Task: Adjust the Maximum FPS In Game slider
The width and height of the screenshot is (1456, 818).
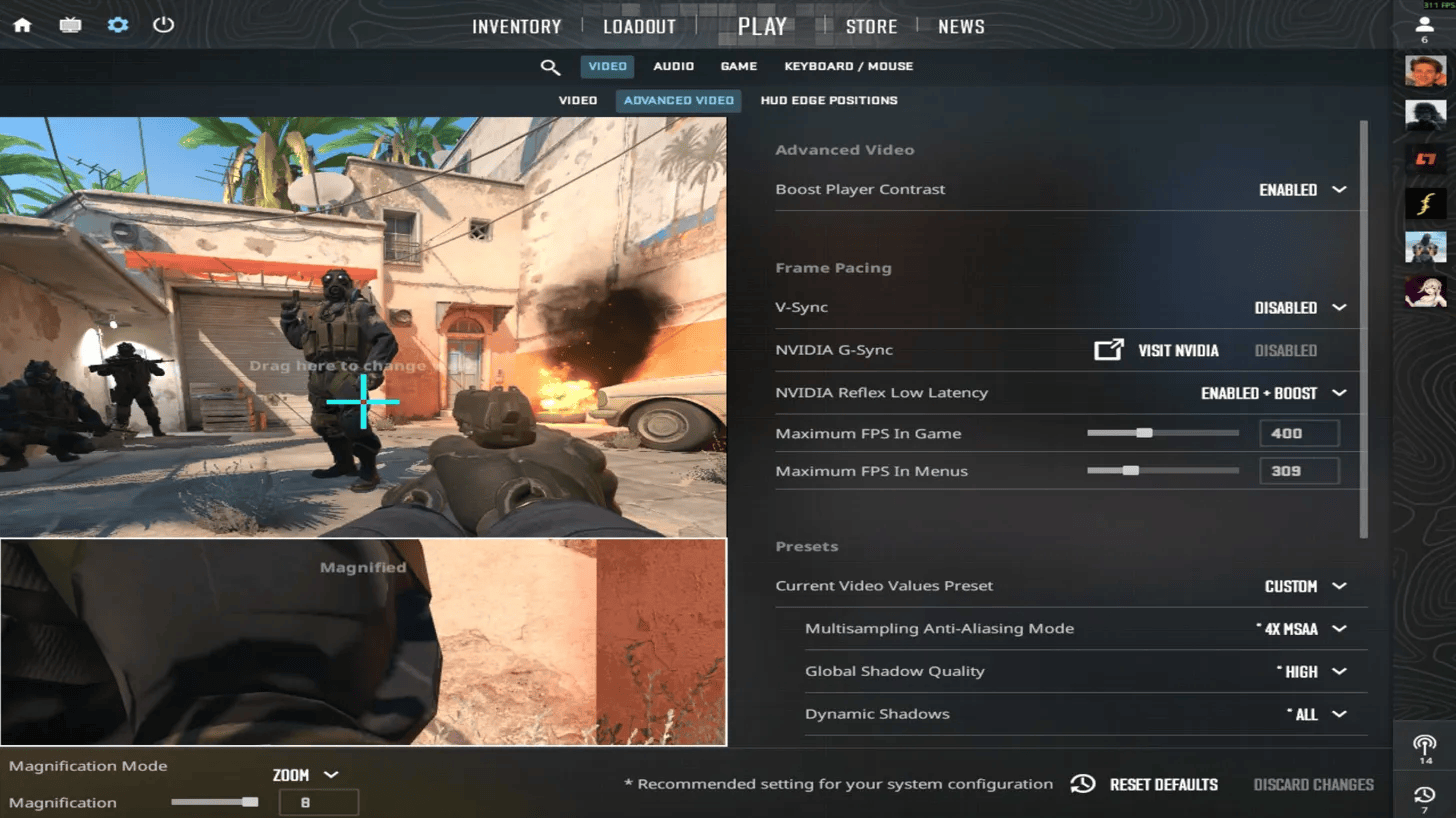Action: (1145, 433)
